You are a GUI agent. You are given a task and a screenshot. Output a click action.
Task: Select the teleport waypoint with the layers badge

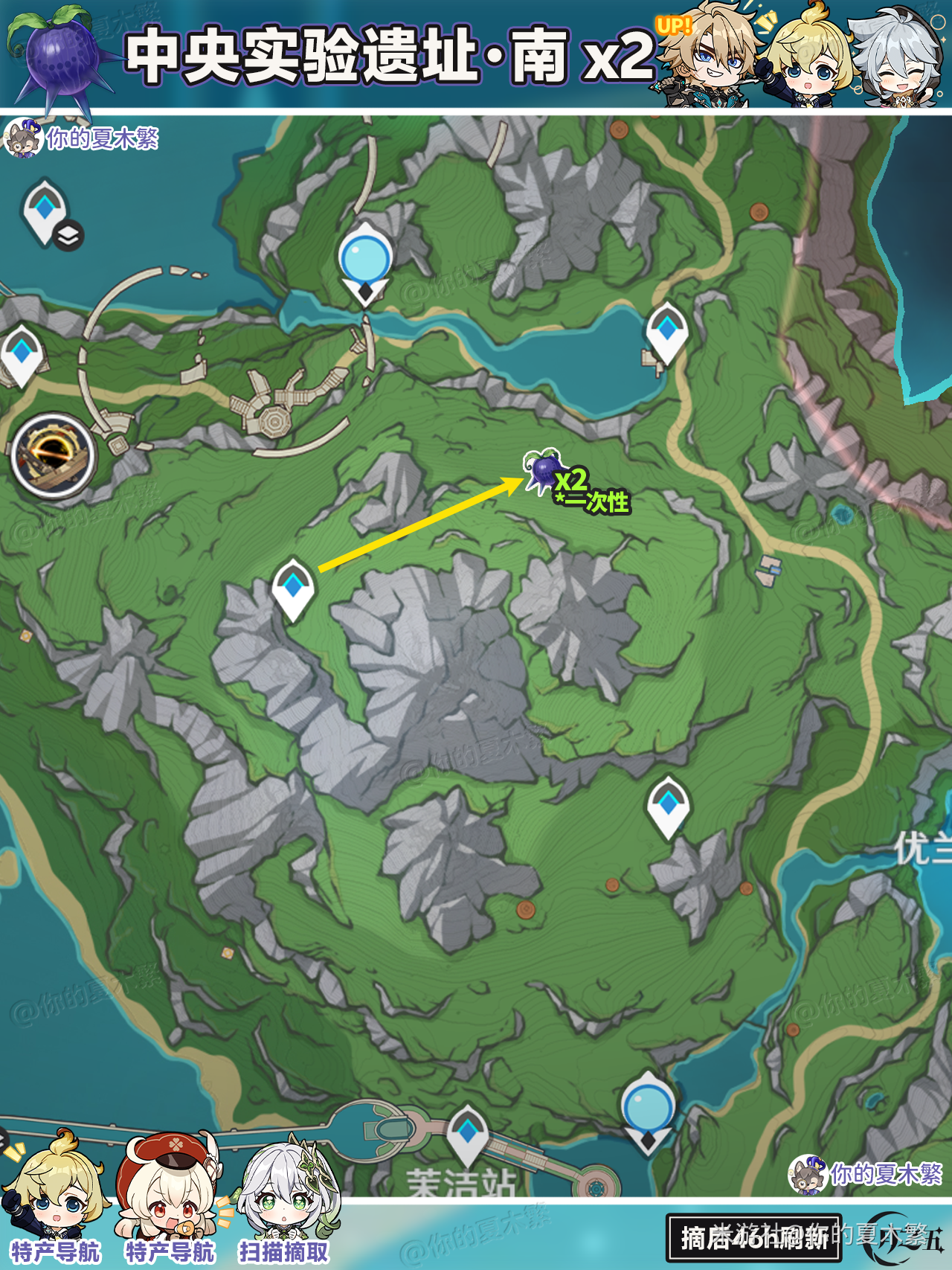(45, 210)
